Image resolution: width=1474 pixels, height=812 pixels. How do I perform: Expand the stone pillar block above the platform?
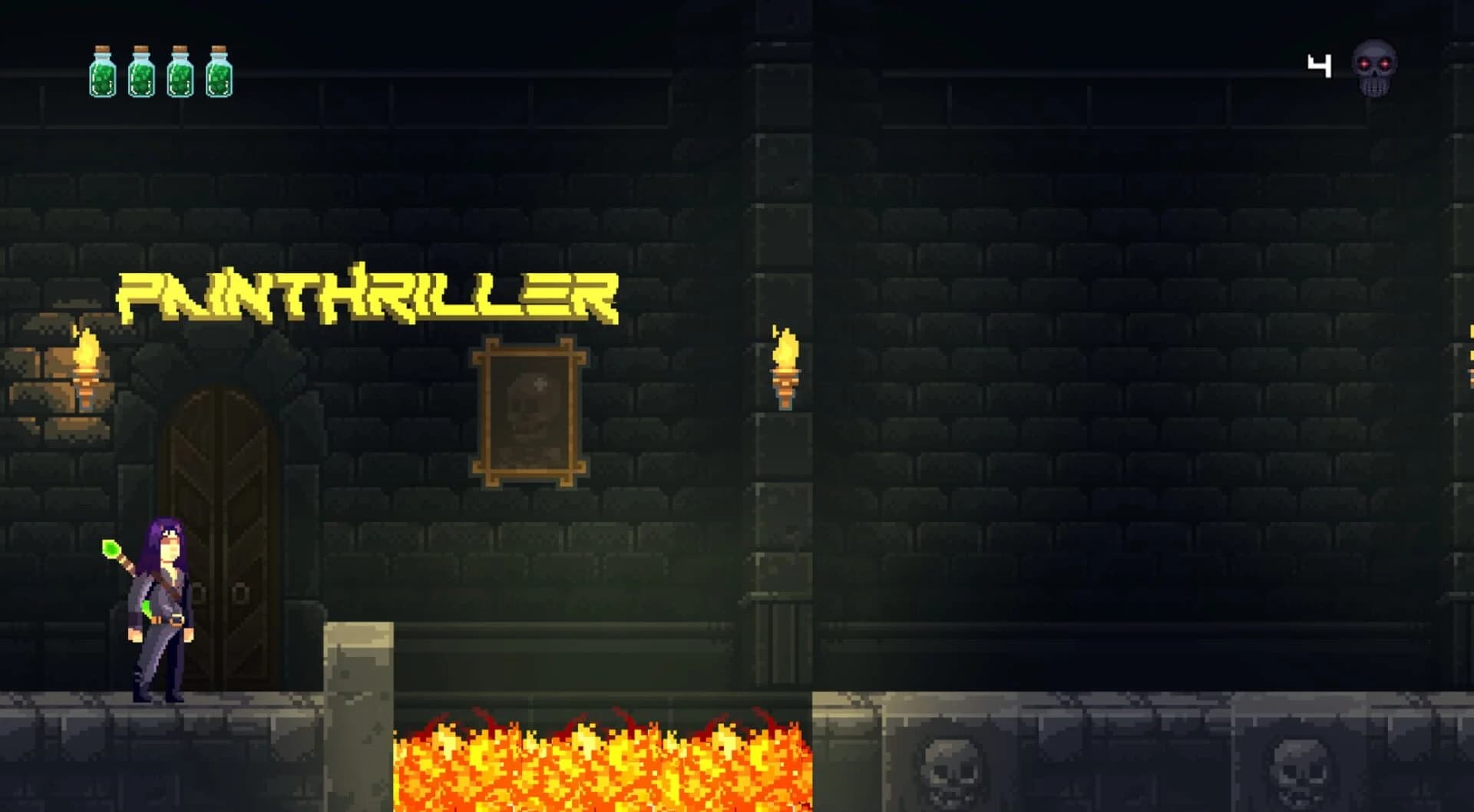coord(357,668)
